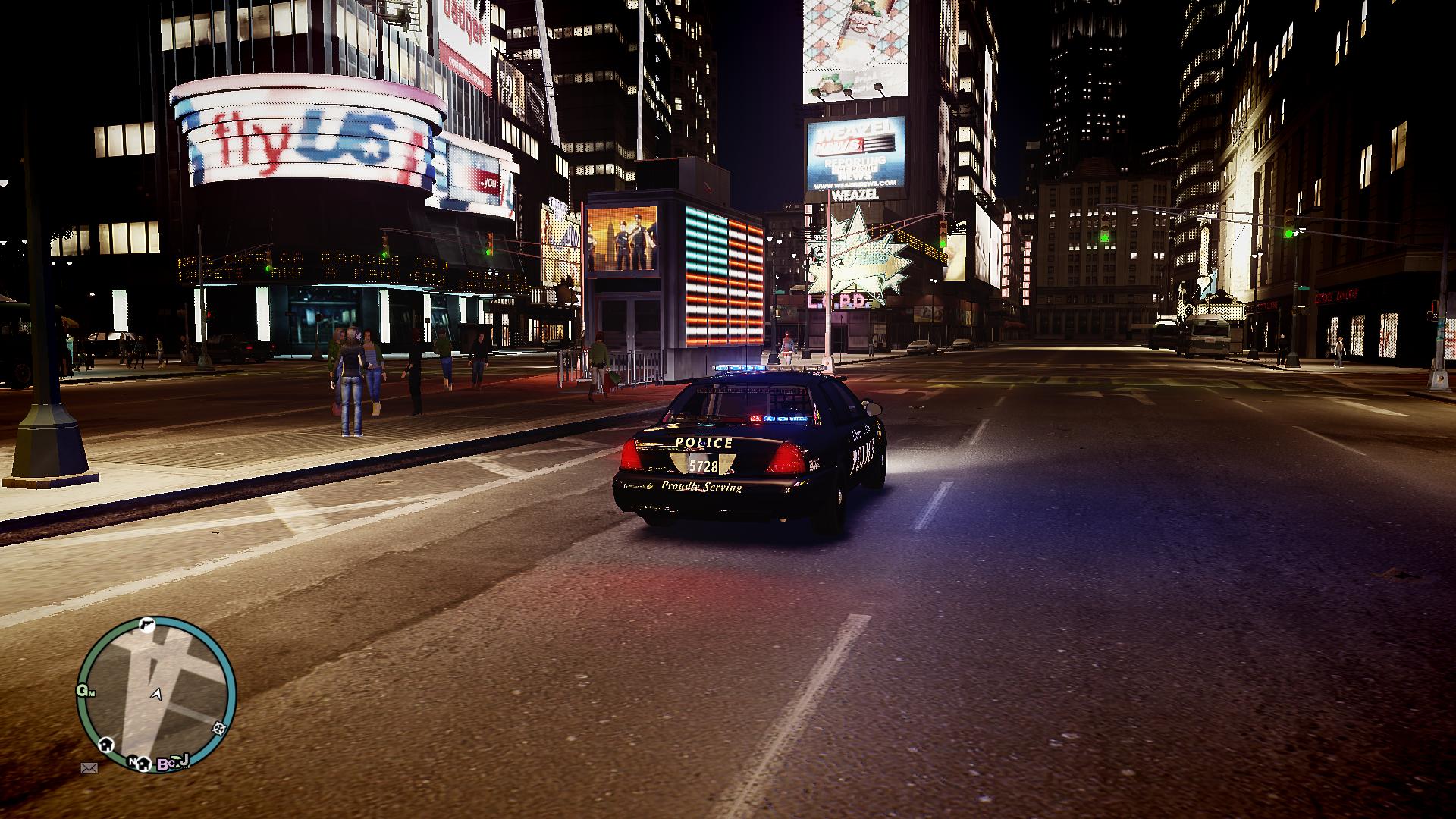Click the crosshair target blip on minimap

pos(220,729)
